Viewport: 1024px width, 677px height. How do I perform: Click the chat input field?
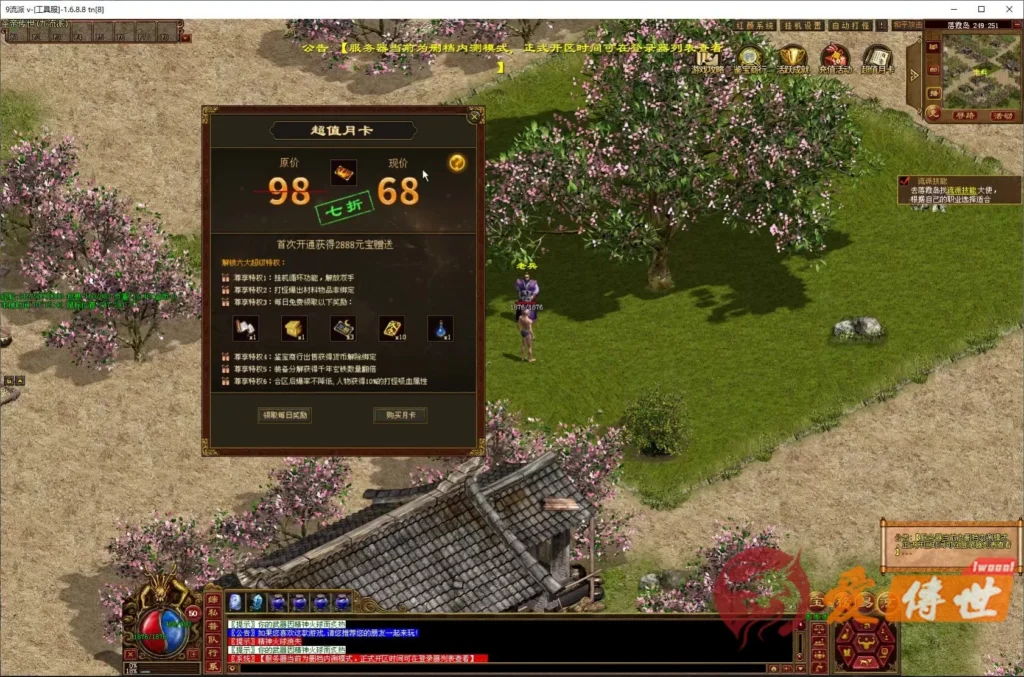[500, 668]
